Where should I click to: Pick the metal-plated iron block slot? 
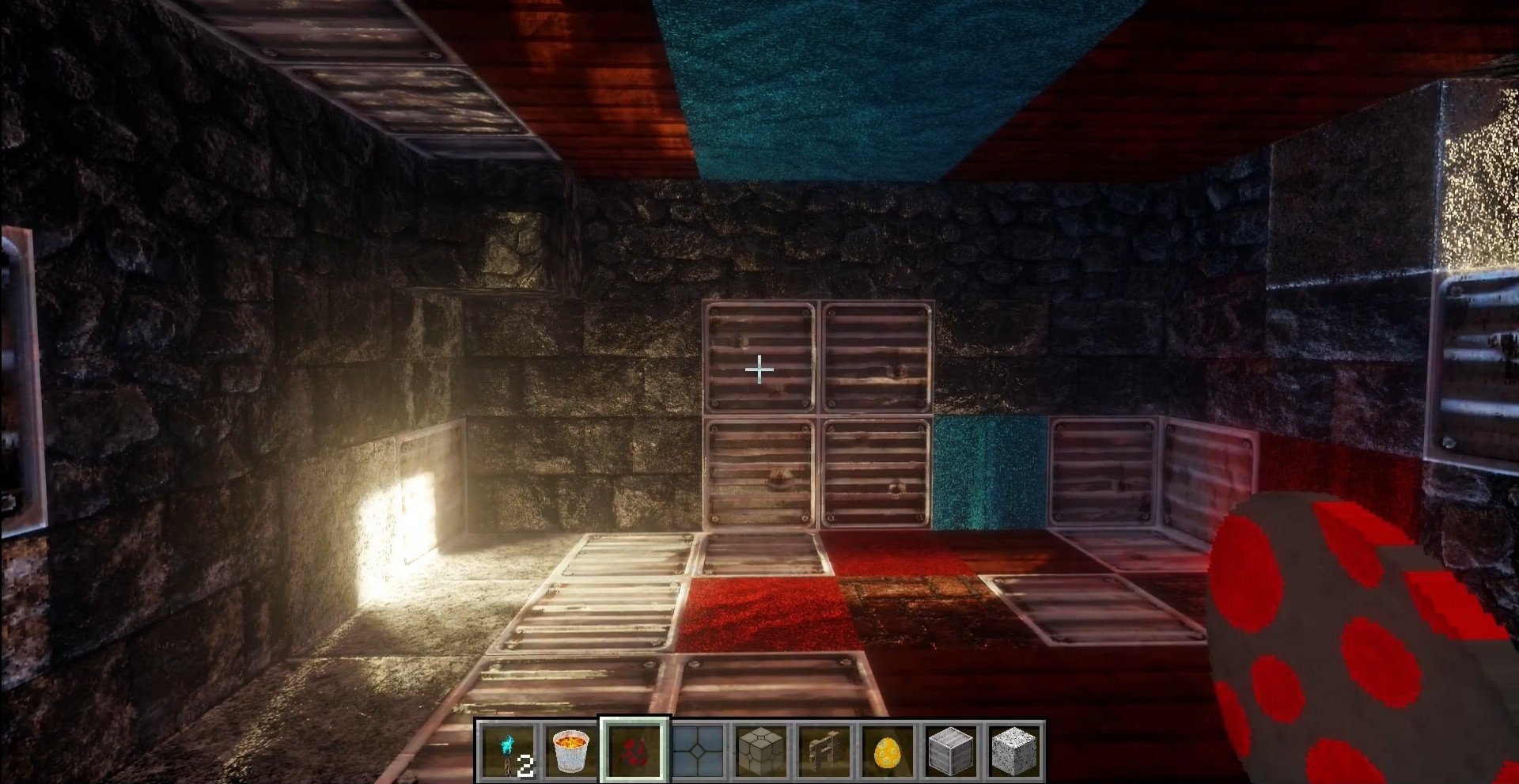coord(951,751)
